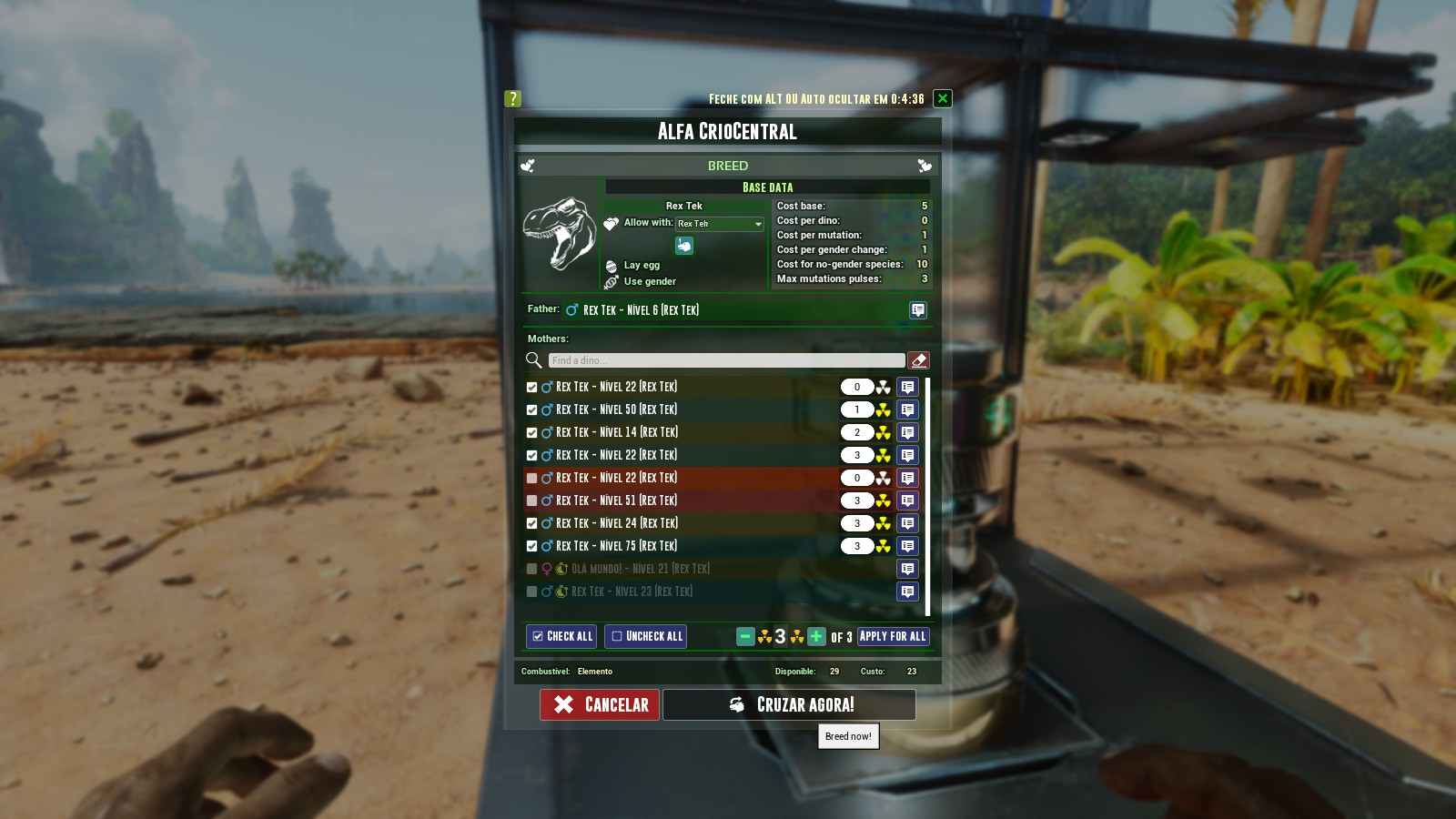Viewport: 1456px width, 819px height.
Task: Increase mutation pulses with the plus button
Action: 816,636
